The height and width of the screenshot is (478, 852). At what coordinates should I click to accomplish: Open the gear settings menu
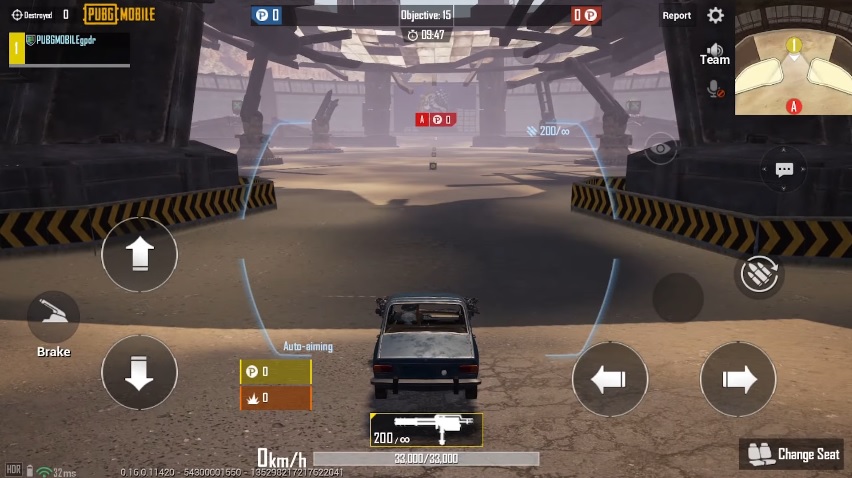715,15
